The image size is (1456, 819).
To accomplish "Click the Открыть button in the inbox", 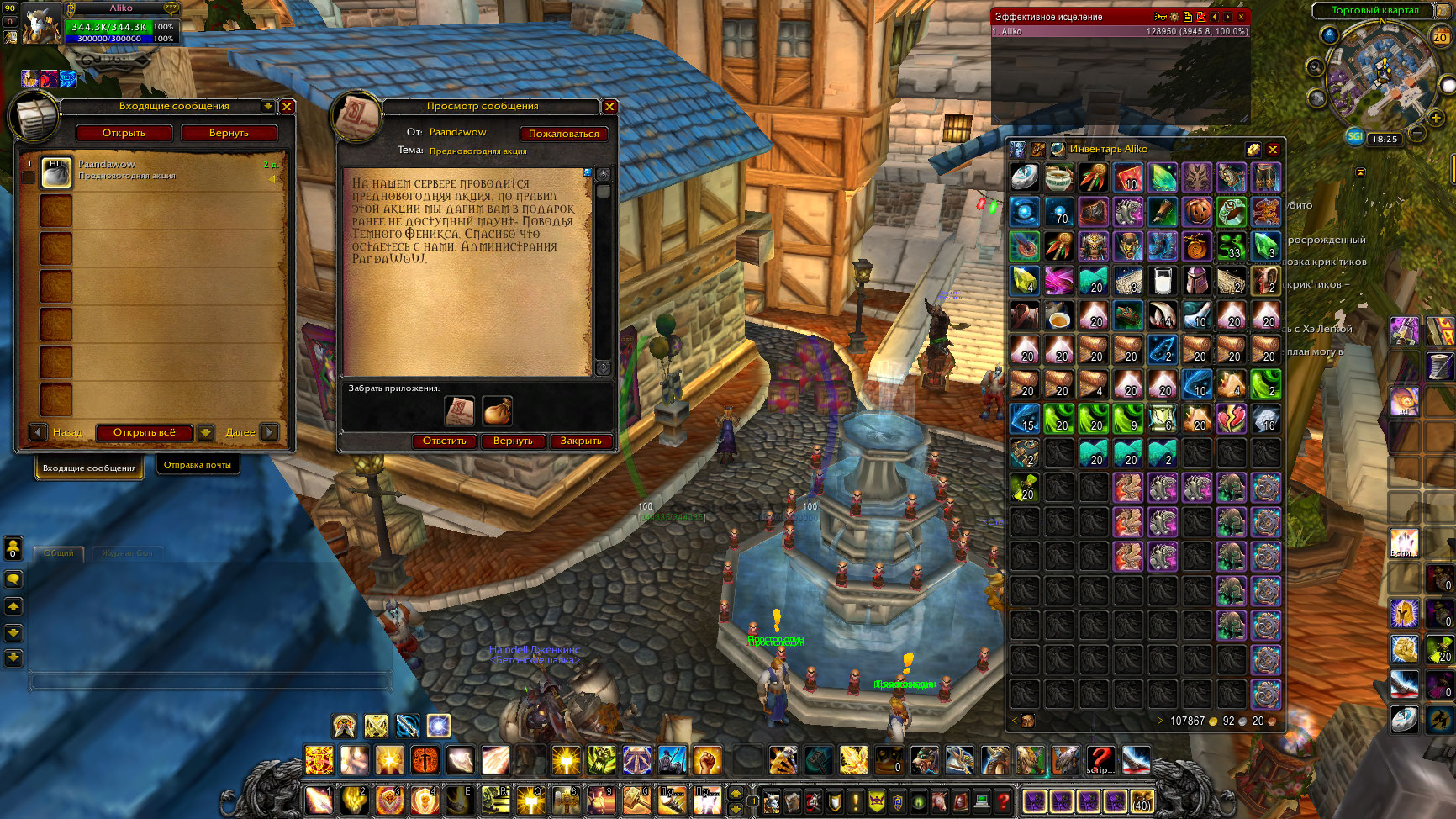I will pos(124,133).
